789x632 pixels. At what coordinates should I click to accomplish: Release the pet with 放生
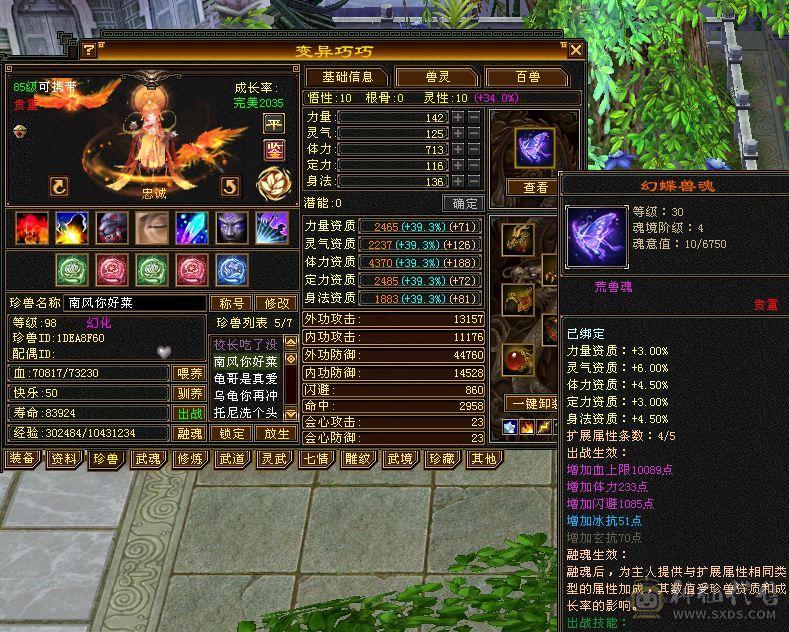[277, 433]
